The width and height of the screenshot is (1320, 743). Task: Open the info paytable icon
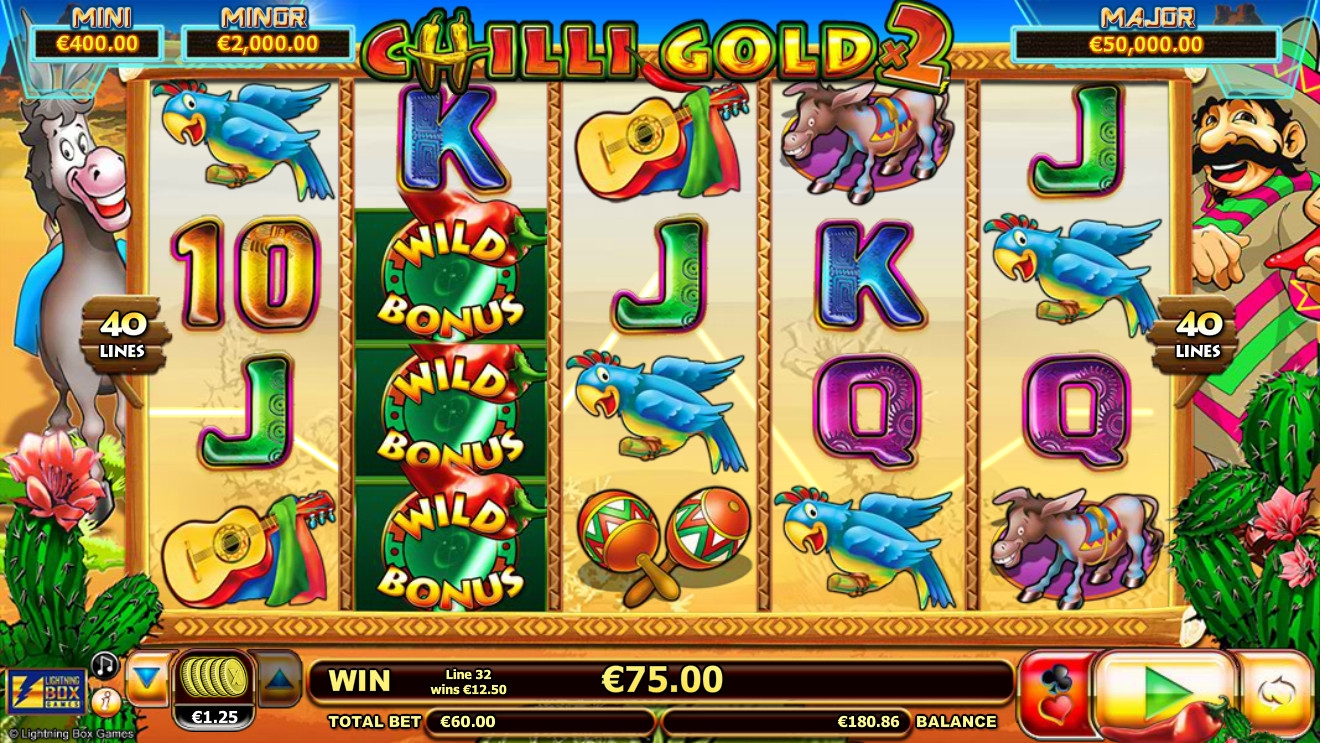click(104, 701)
